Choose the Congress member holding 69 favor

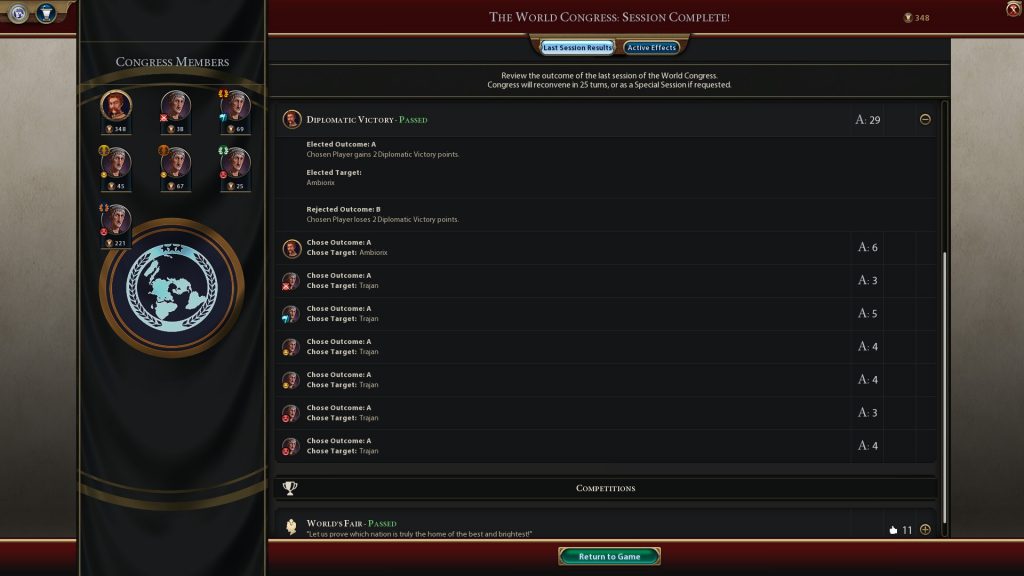coord(235,107)
